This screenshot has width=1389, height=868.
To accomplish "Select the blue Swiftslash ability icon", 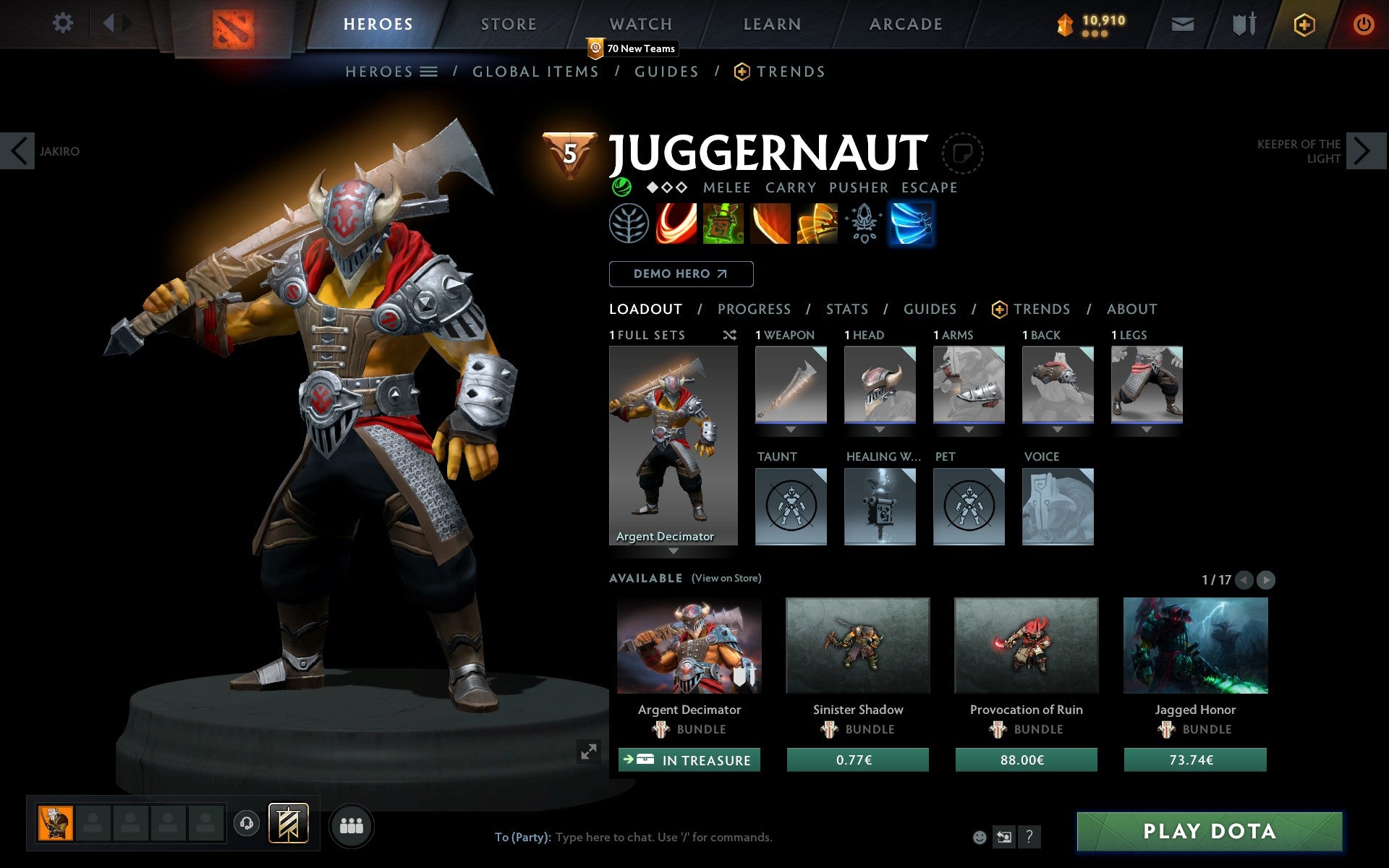I will click(x=912, y=224).
